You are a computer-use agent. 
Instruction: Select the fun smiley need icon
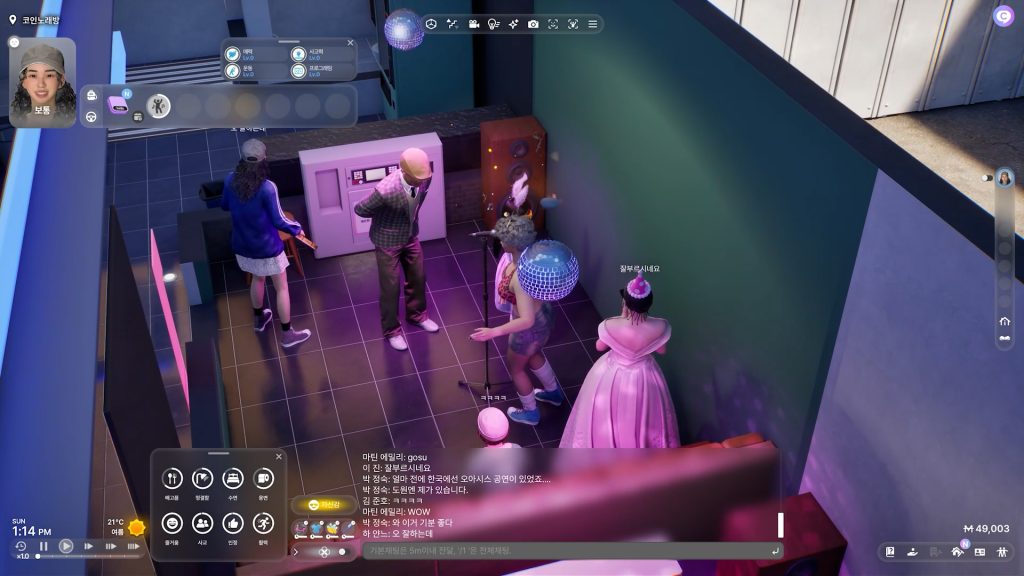pyautogui.click(x=172, y=523)
